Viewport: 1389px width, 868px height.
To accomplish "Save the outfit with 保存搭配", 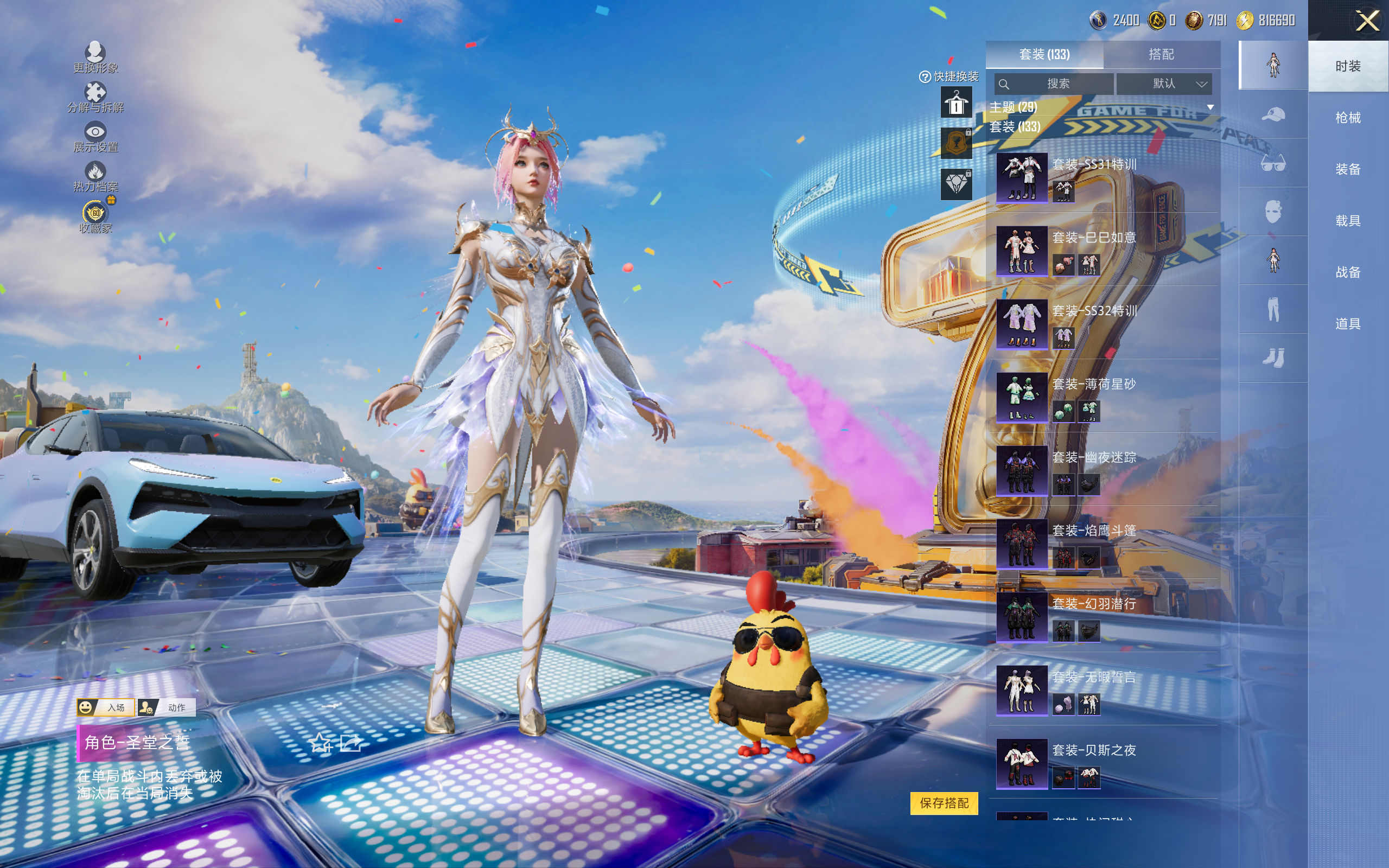I will (x=944, y=803).
